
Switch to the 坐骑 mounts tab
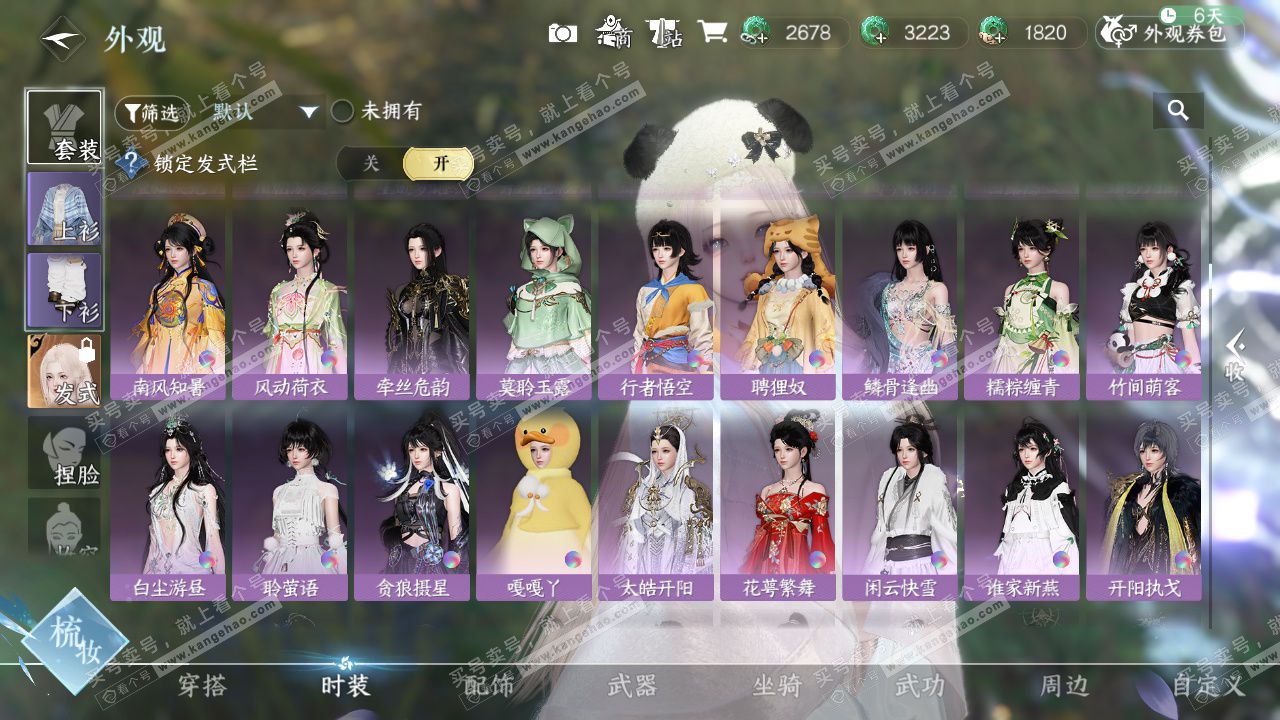click(x=777, y=686)
